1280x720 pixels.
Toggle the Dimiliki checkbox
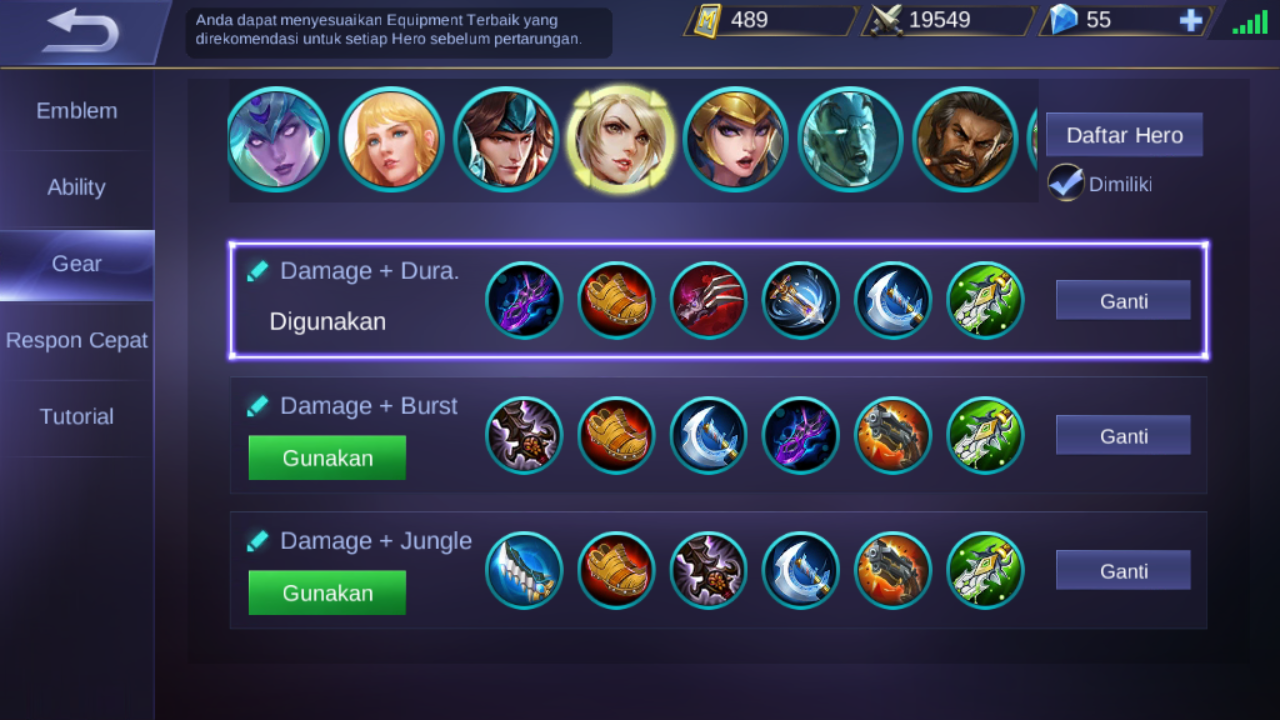click(x=1066, y=183)
